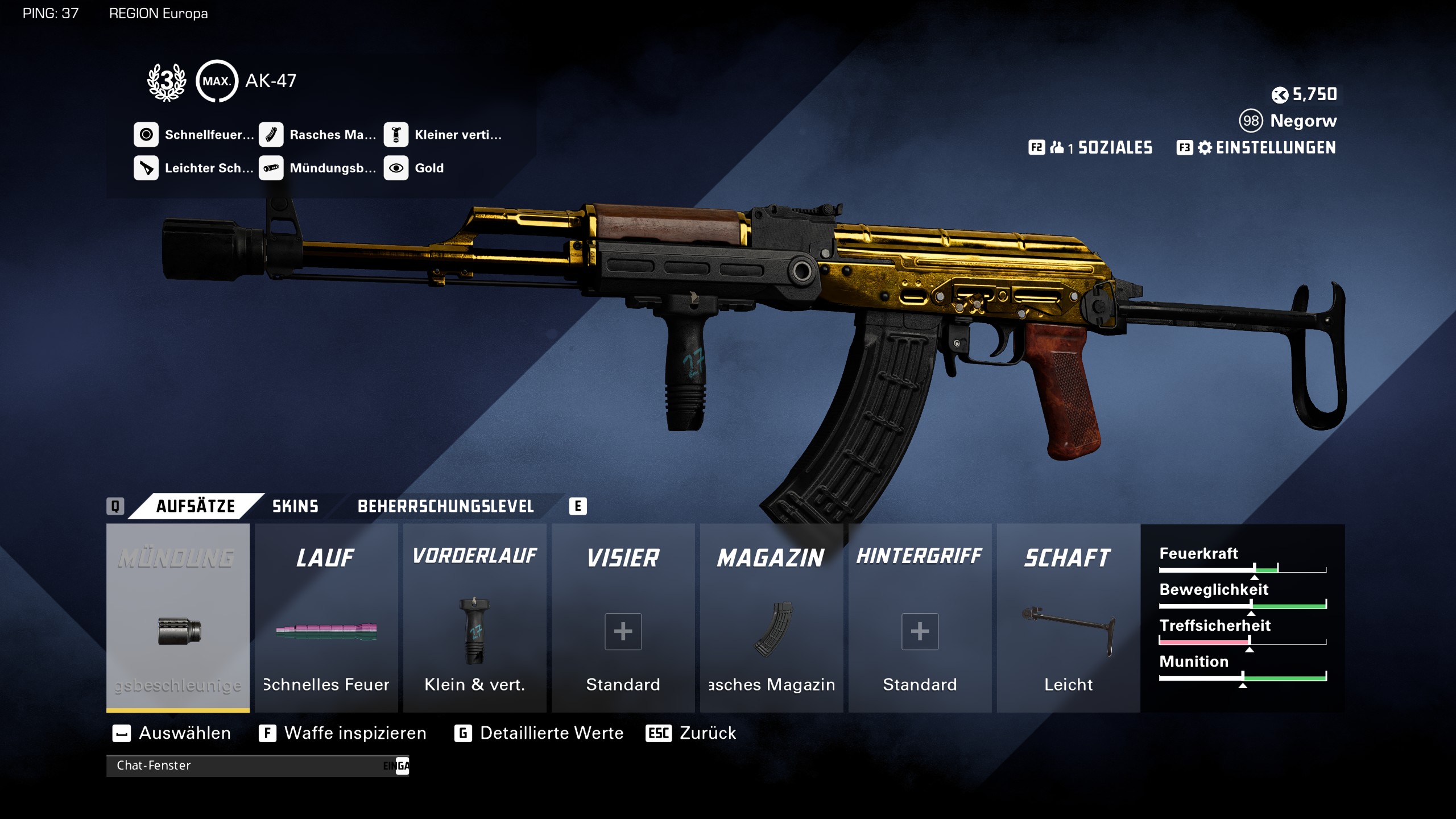Click the Rasches Magazin attachment icon
The width and height of the screenshot is (1456, 819).
[272, 135]
